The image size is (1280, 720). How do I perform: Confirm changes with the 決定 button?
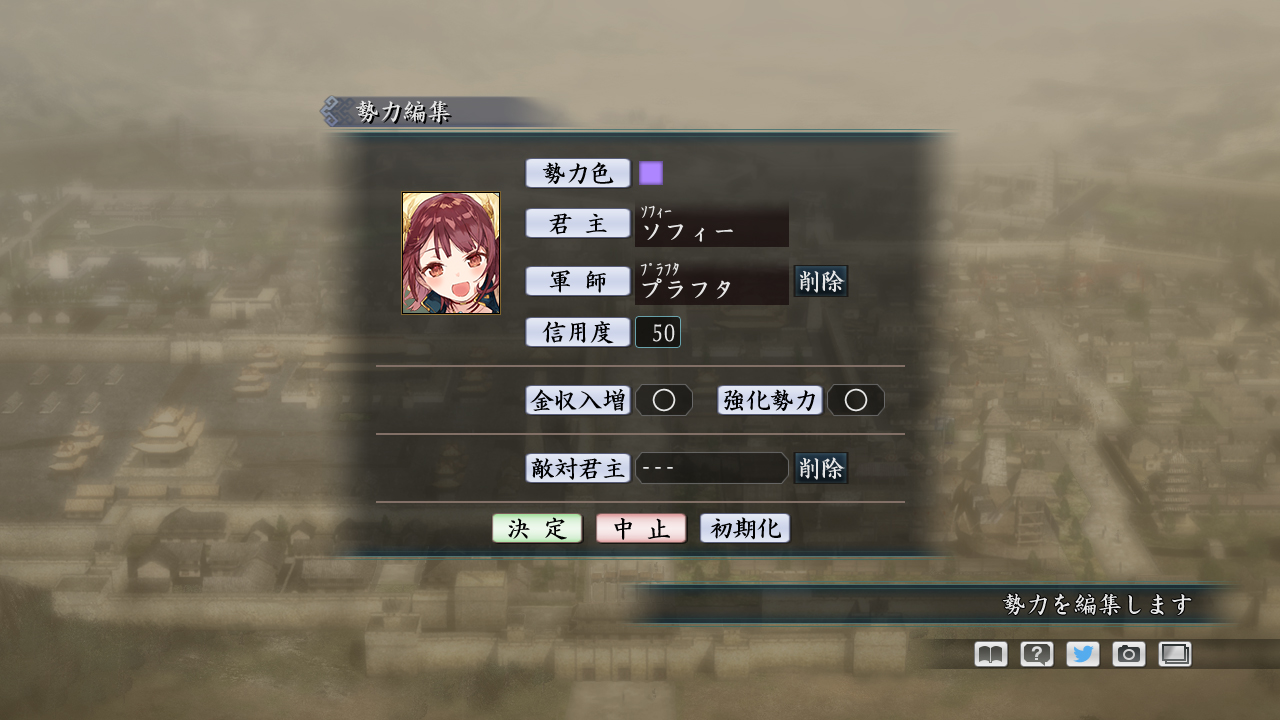[x=537, y=528]
